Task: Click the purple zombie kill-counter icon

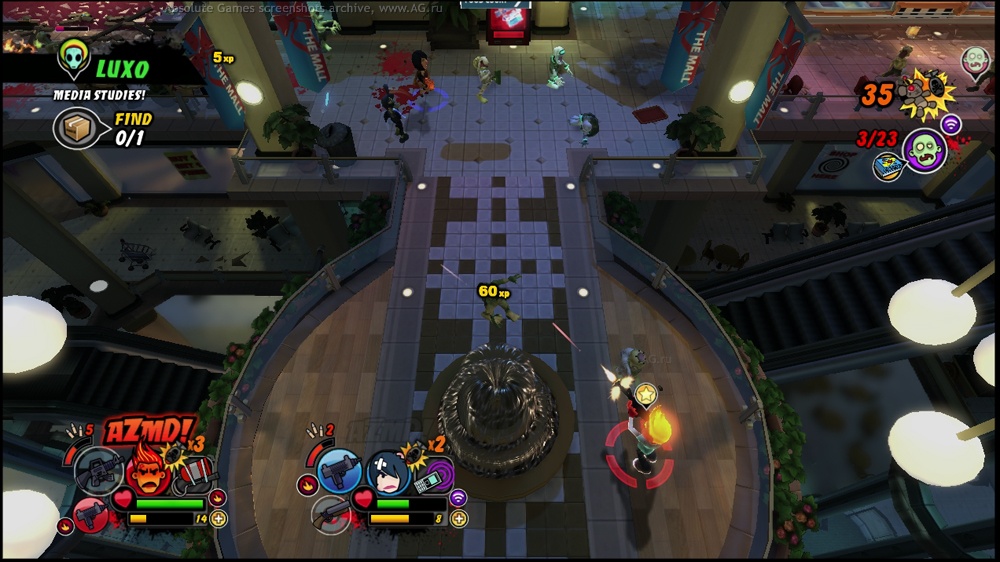Action: click(x=923, y=150)
